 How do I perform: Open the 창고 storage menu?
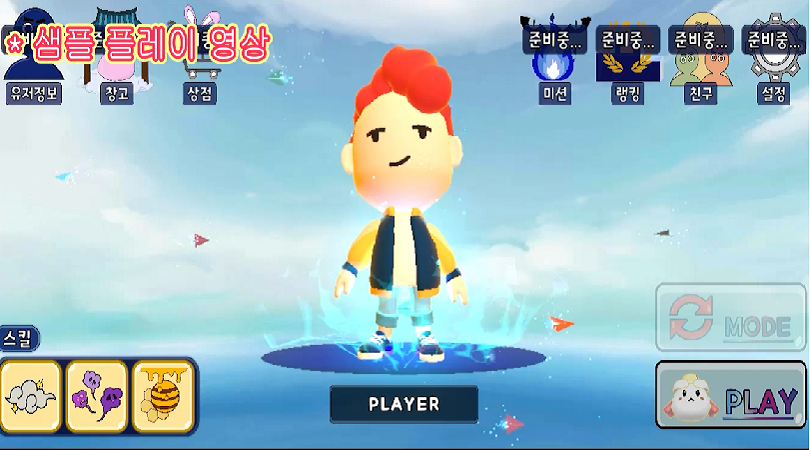(x=118, y=62)
